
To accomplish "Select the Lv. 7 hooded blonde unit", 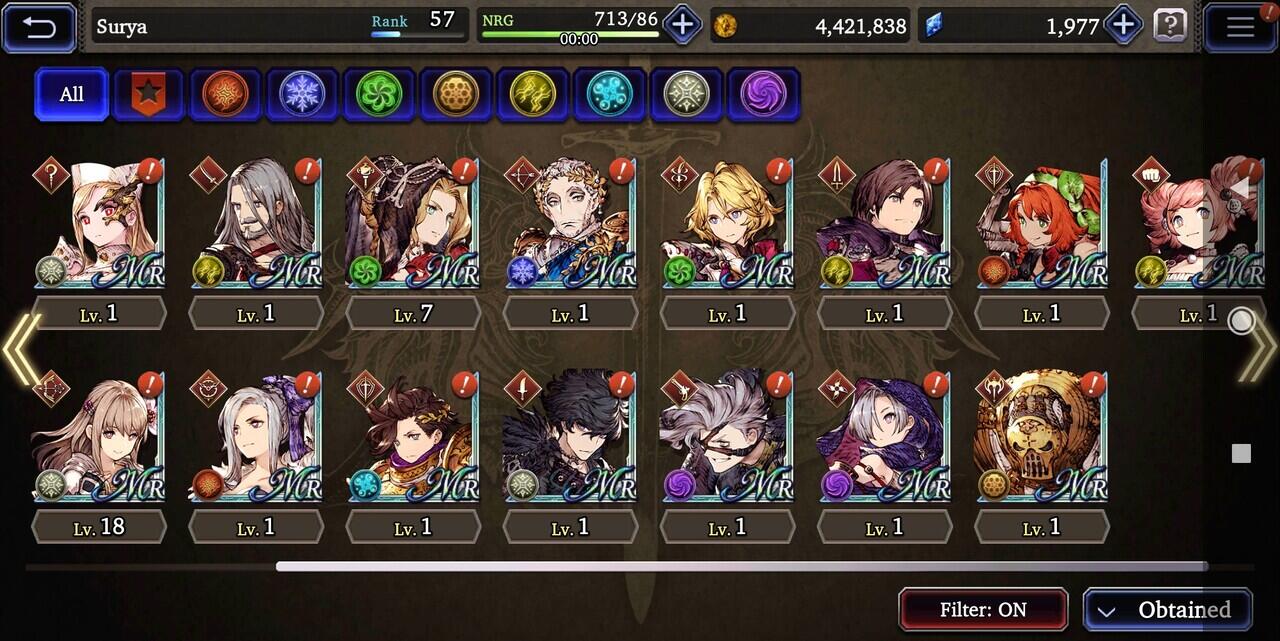I will 412,223.
